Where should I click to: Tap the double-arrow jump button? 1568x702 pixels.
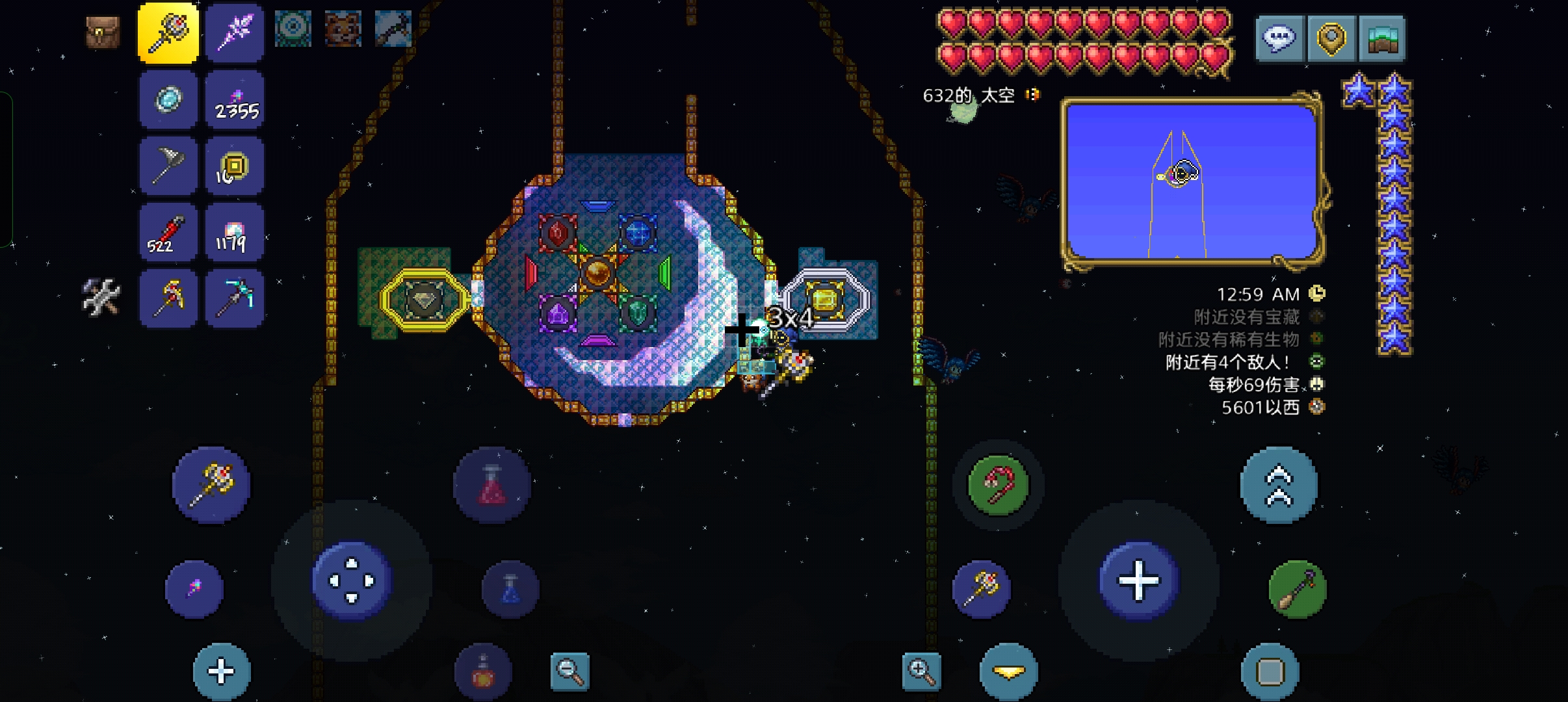tap(1279, 485)
